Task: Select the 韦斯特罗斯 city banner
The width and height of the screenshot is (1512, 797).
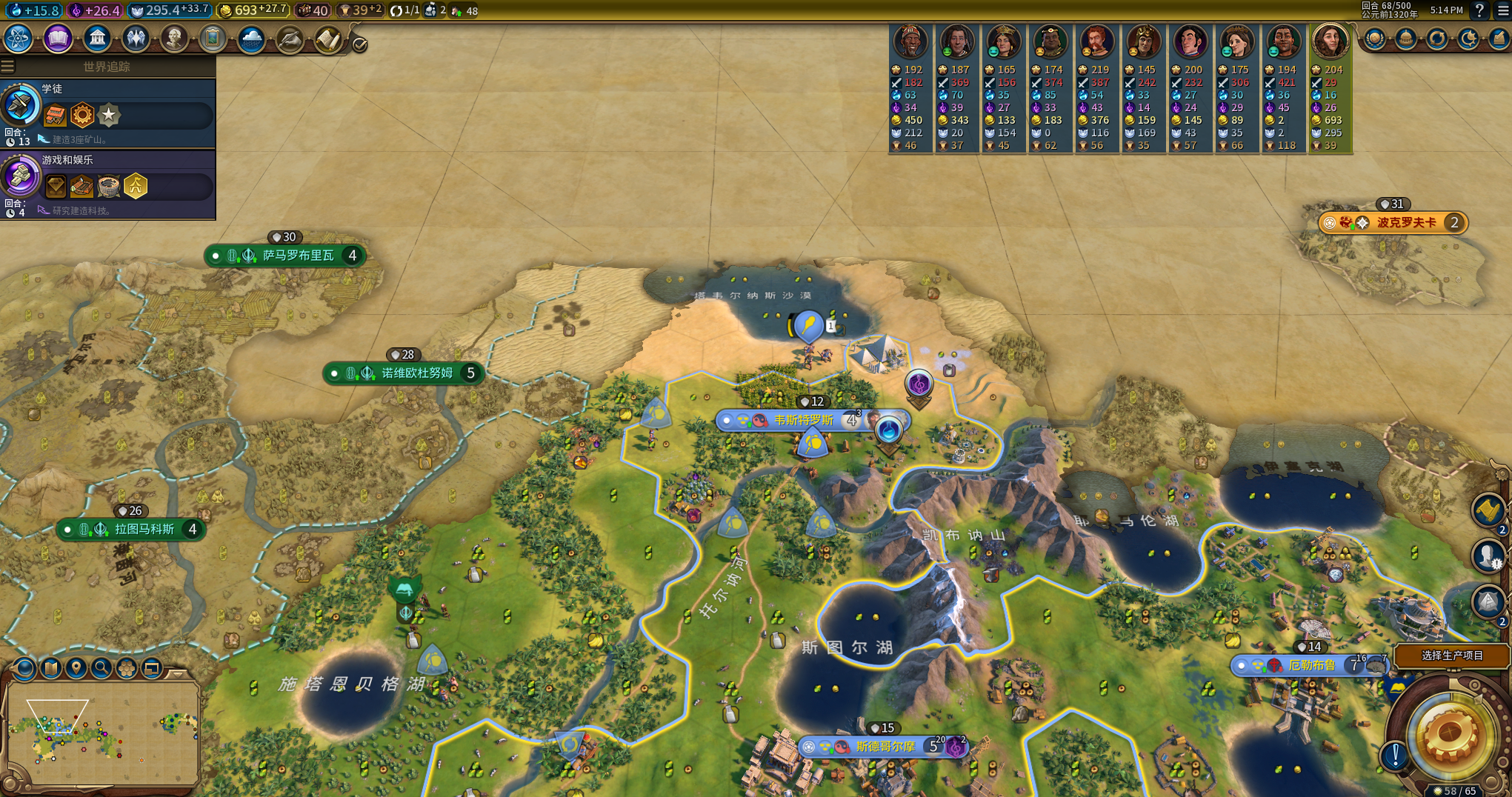Action: [x=803, y=421]
